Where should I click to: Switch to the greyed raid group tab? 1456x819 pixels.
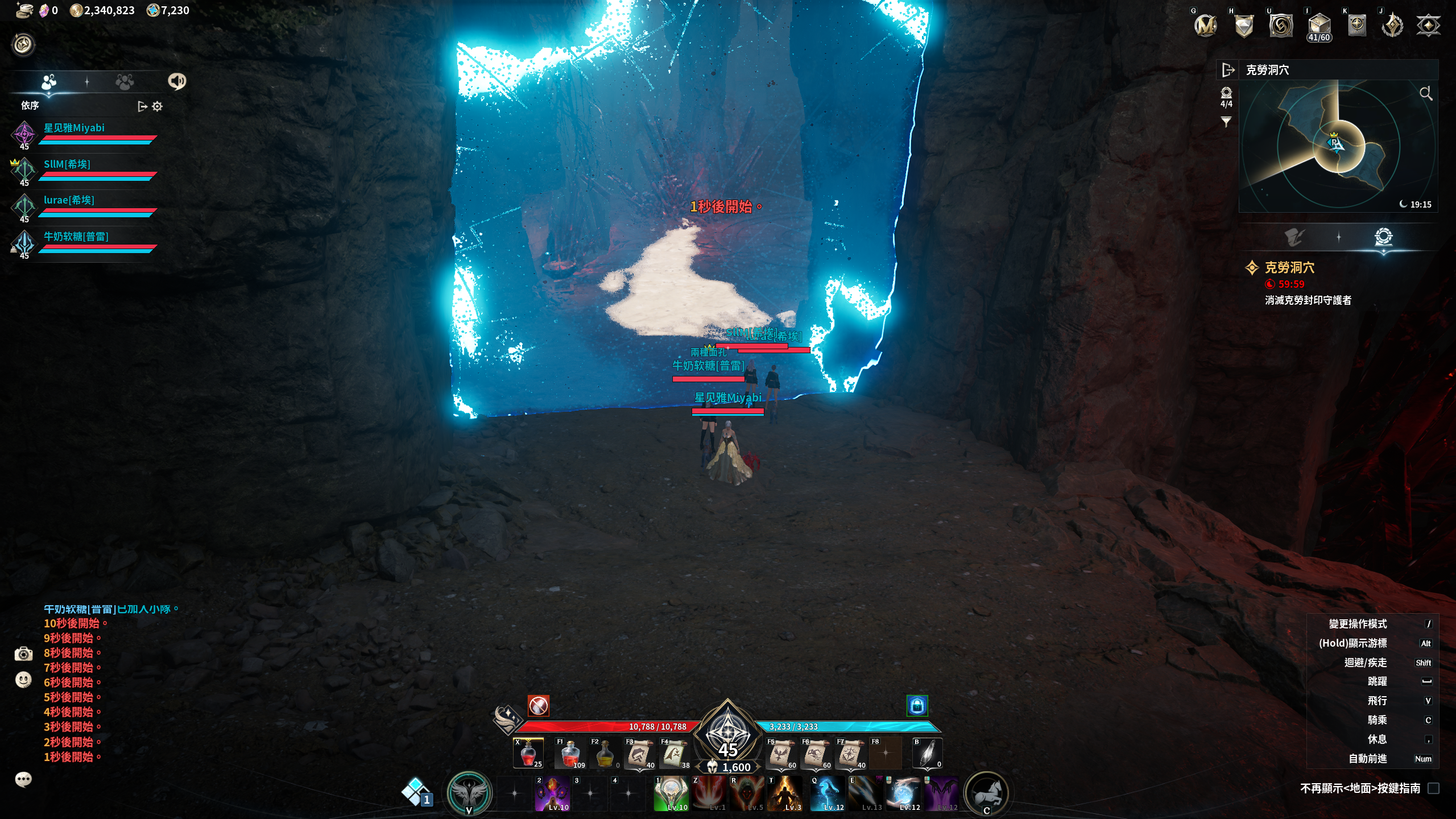[x=125, y=82]
